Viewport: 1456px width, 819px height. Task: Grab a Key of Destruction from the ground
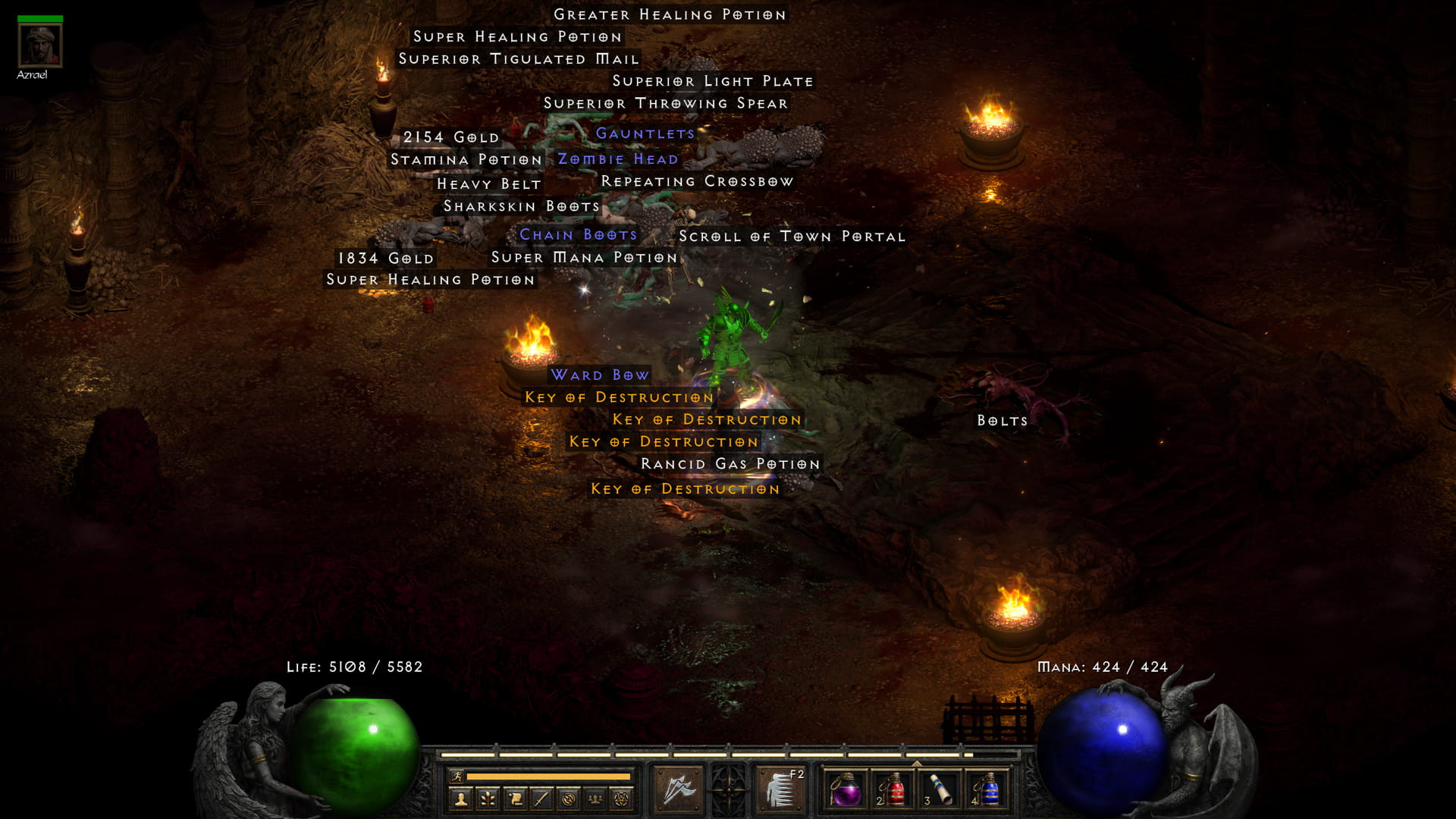point(618,397)
